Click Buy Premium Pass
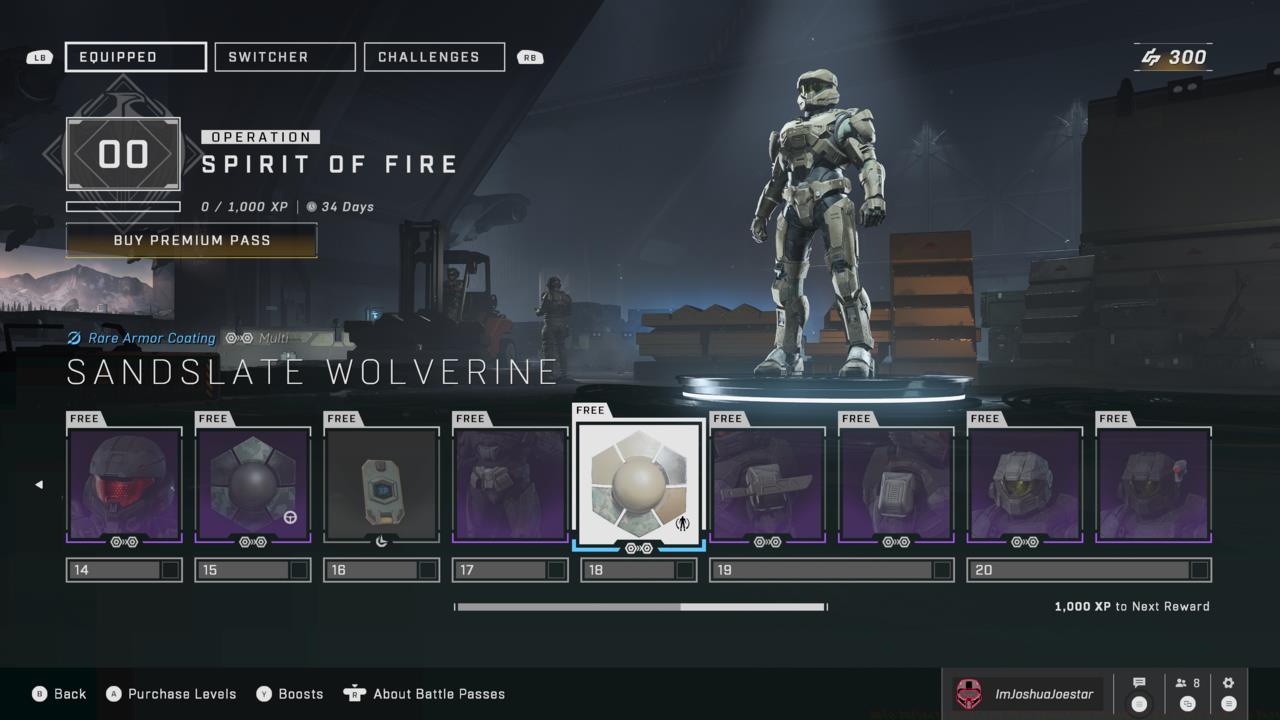 pos(191,240)
